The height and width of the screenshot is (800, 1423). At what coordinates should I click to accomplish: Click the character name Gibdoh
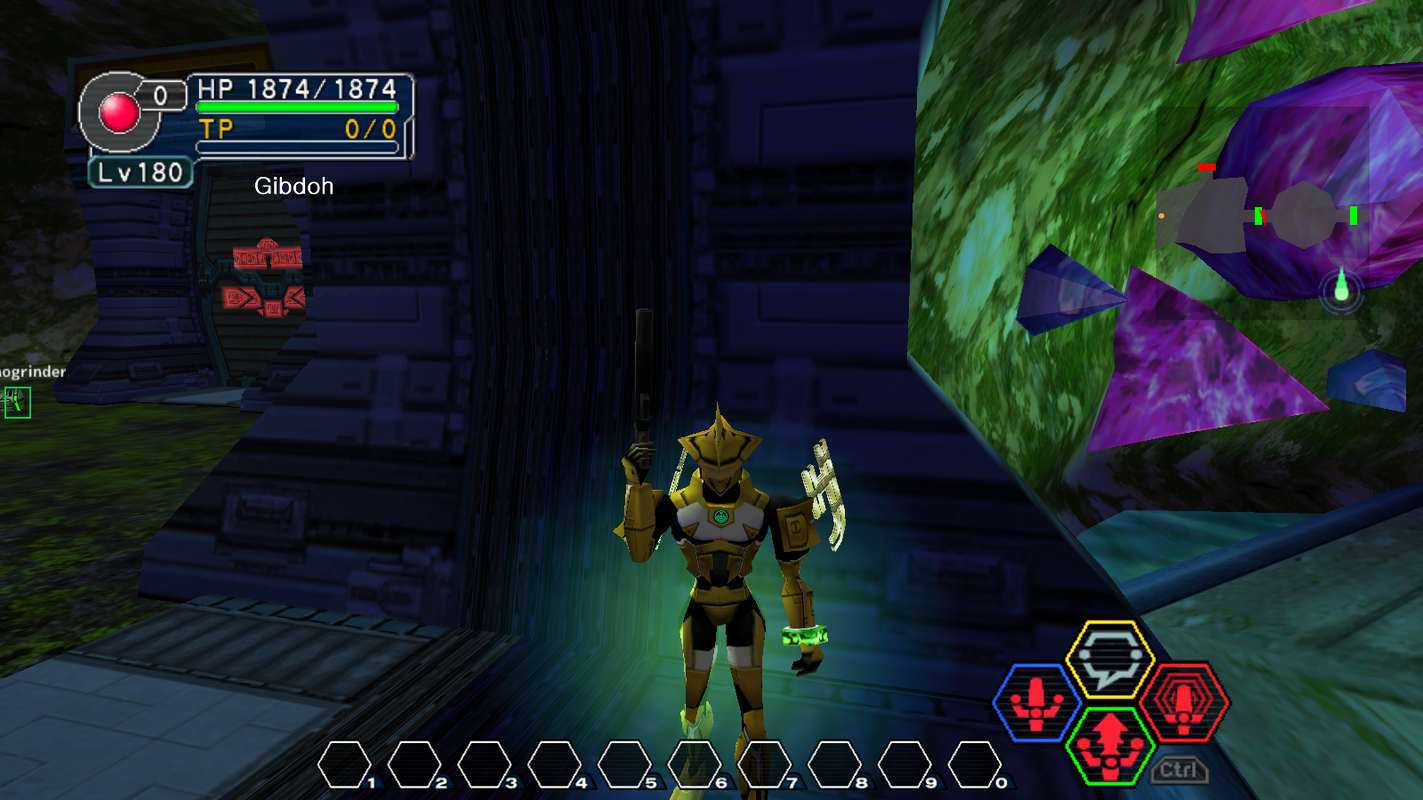pos(295,186)
